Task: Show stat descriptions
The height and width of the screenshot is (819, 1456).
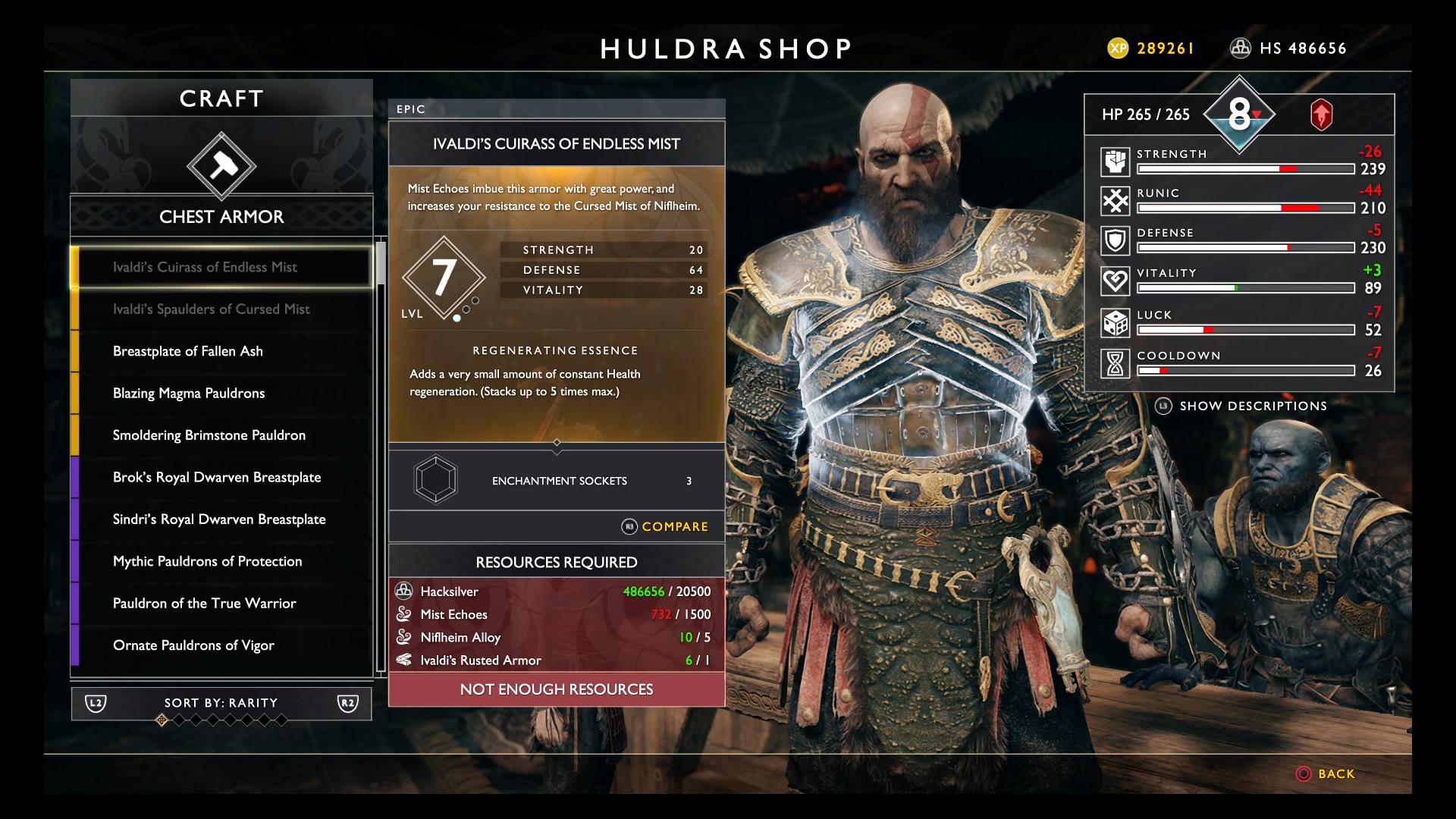Action: point(1242,406)
